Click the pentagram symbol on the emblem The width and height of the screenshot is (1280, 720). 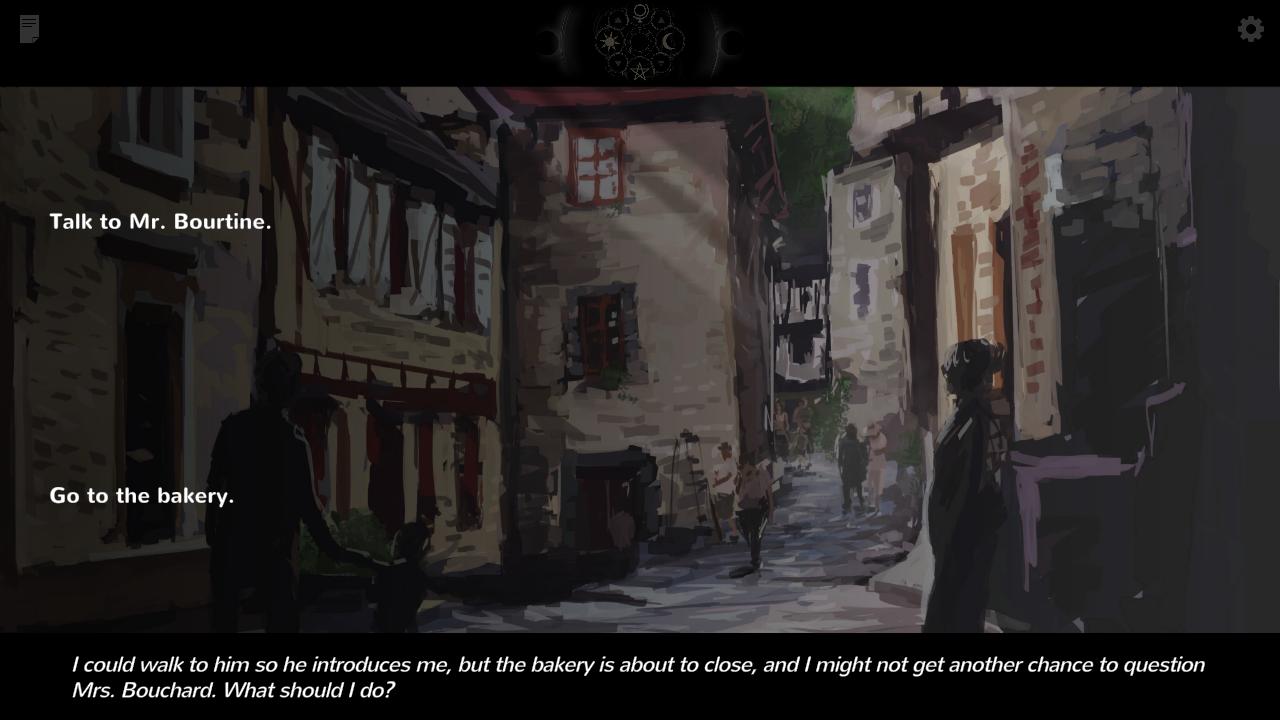(640, 70)
